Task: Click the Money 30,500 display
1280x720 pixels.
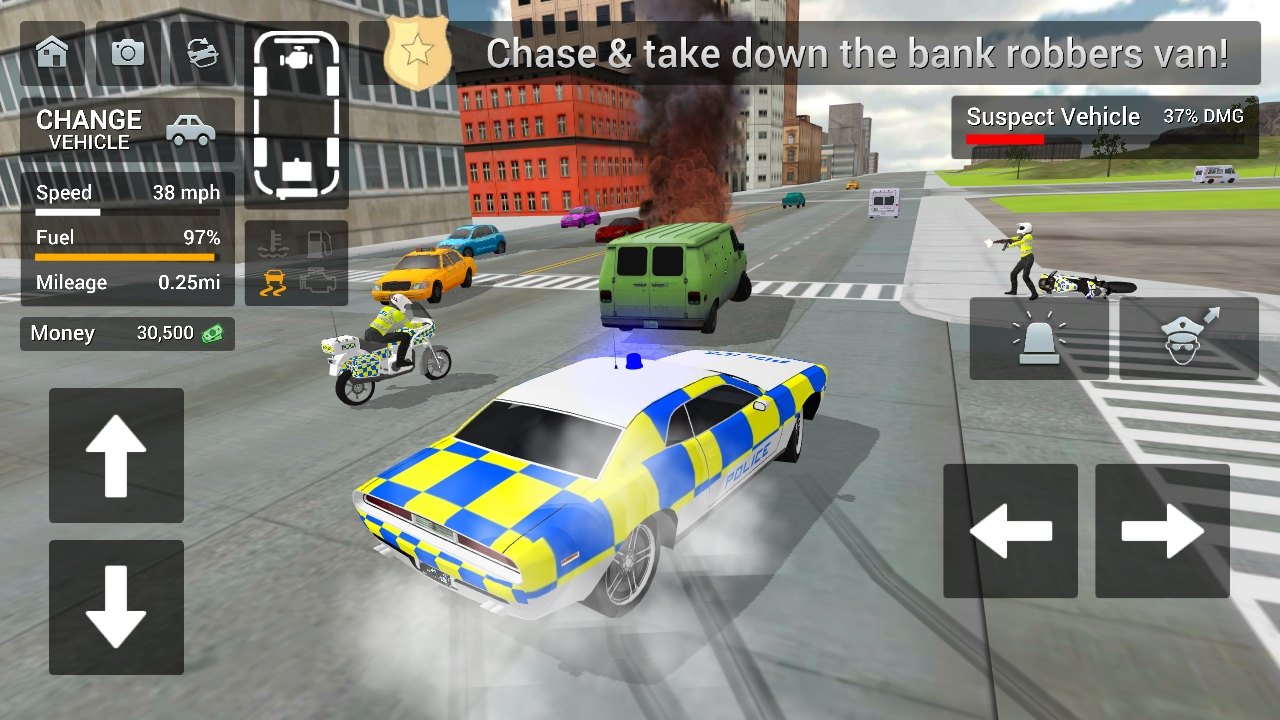Action: click(x=126, y=332)
